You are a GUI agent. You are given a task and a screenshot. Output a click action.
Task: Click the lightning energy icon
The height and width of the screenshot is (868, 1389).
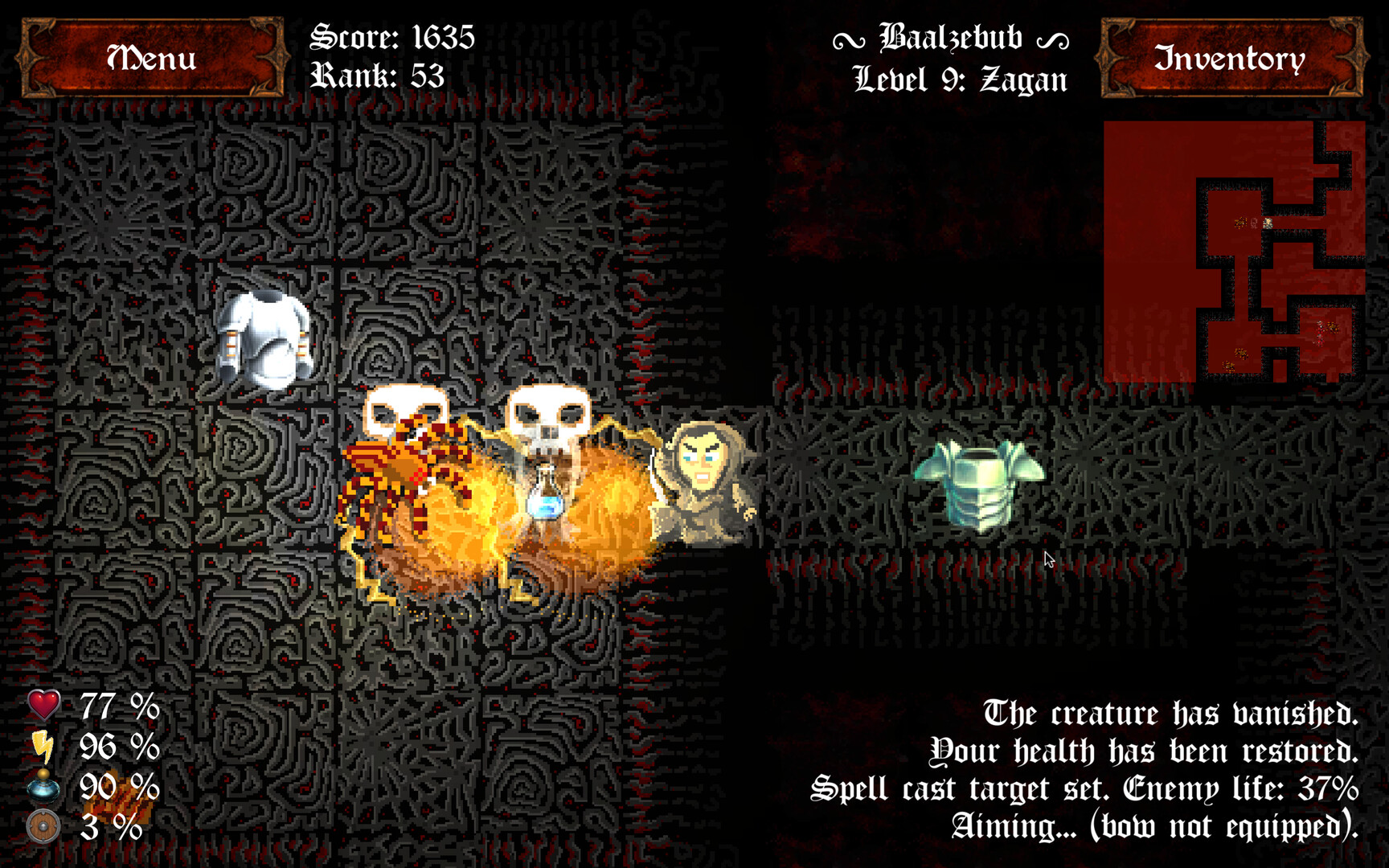click(x=42, y=746)
